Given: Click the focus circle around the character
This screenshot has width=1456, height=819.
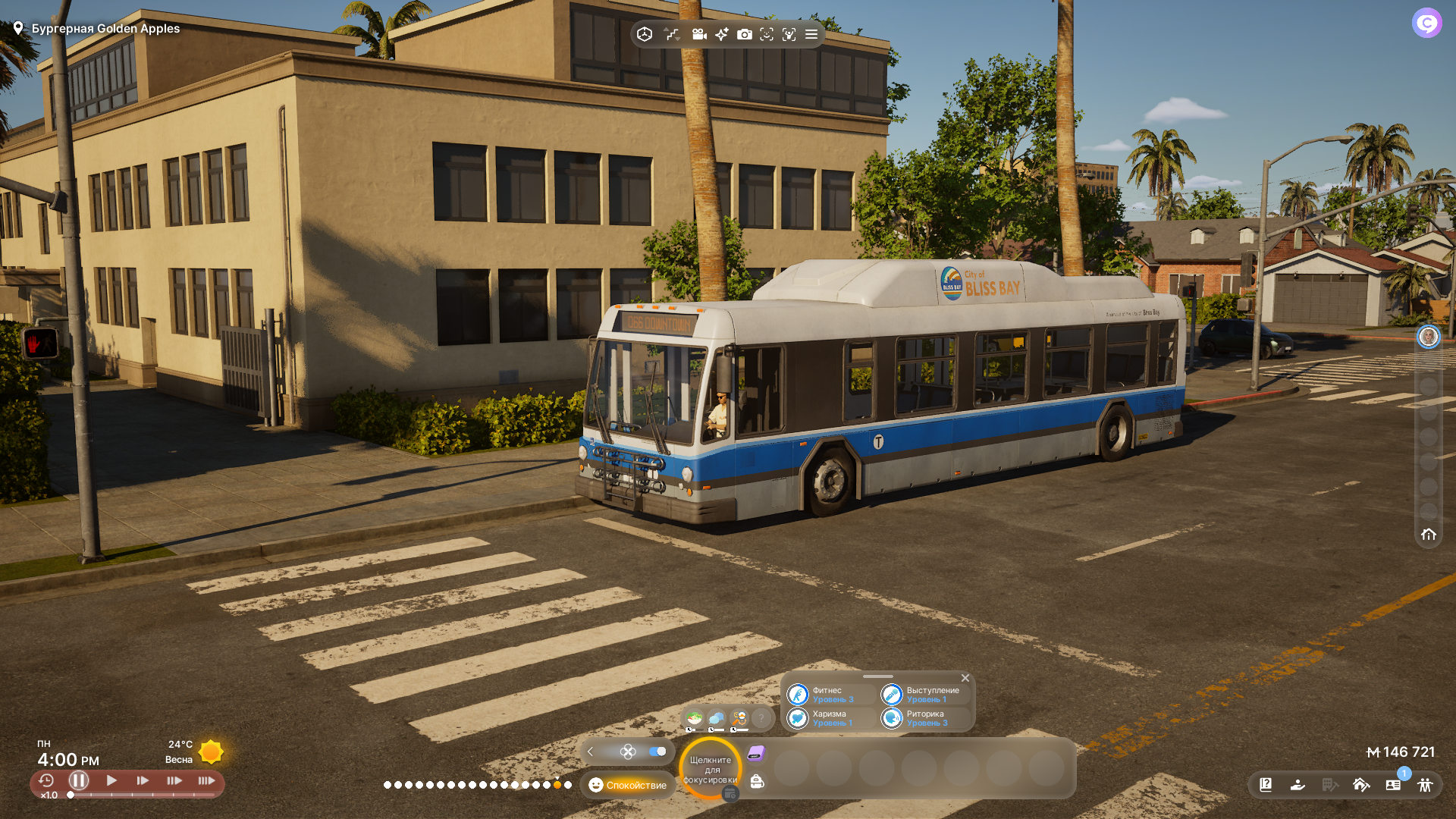Looking at the screenshot, I should click(x=711, y=769).
